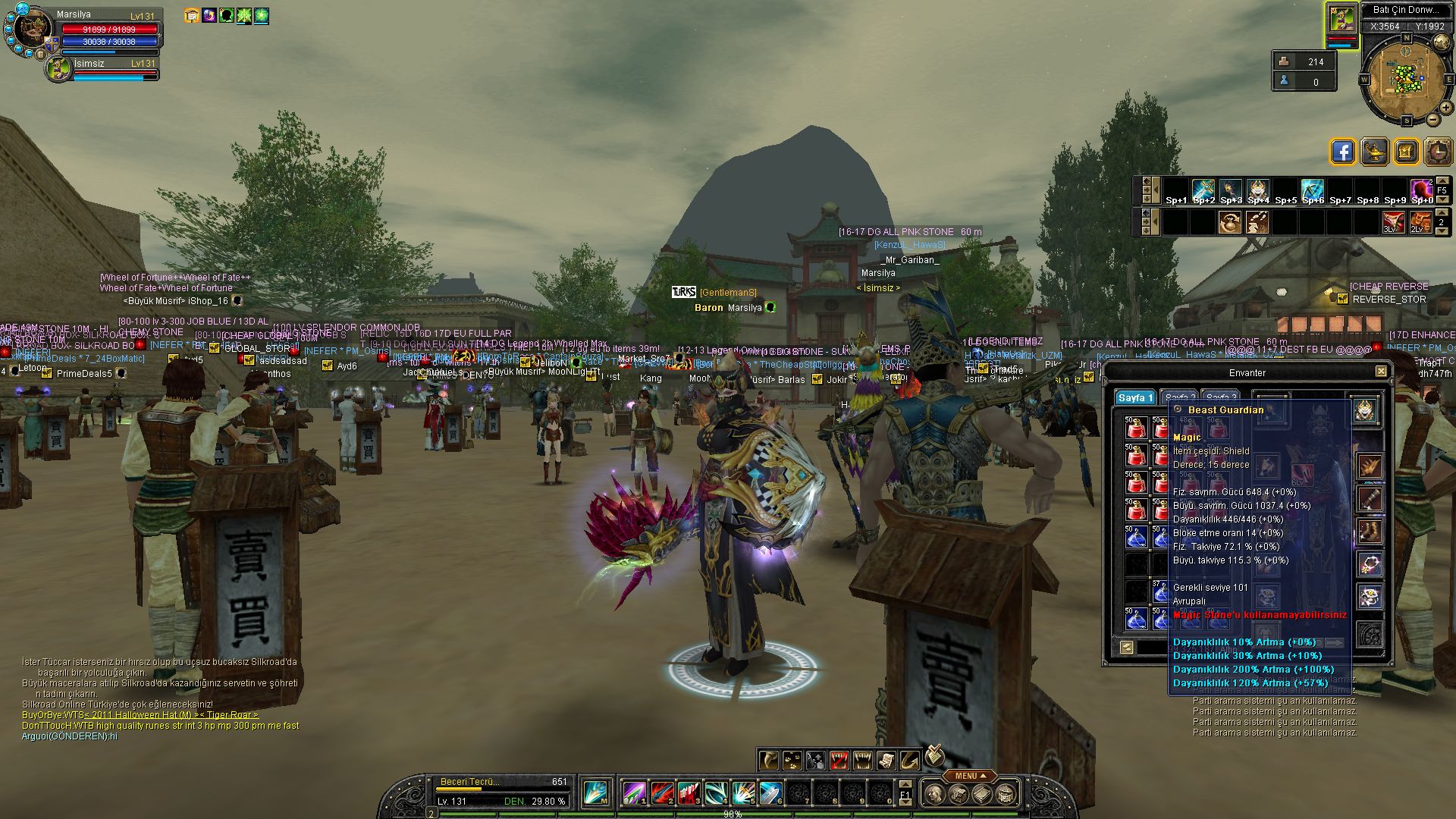Activate the crossbow skill on Sp+6

click(1312, 190)
